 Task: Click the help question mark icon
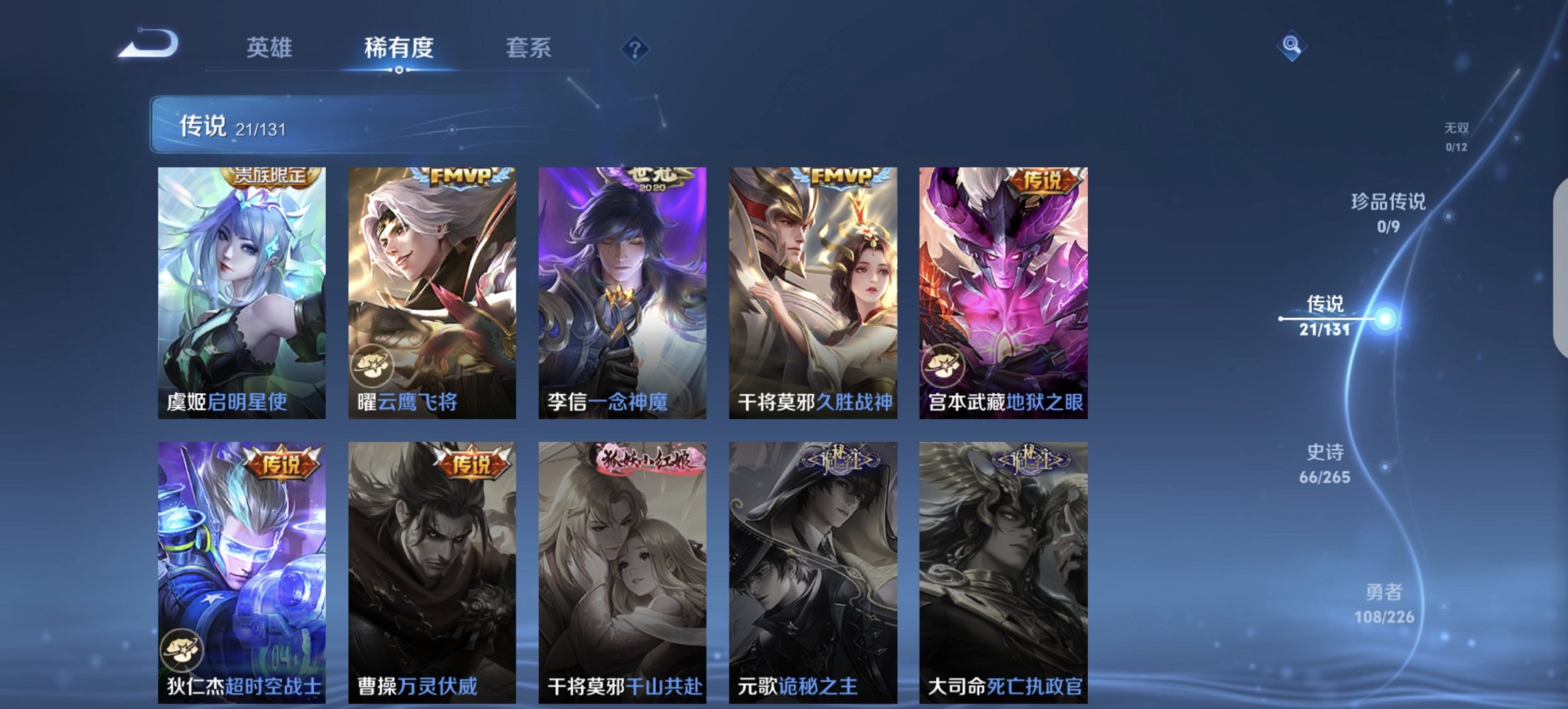click(634, 51)
